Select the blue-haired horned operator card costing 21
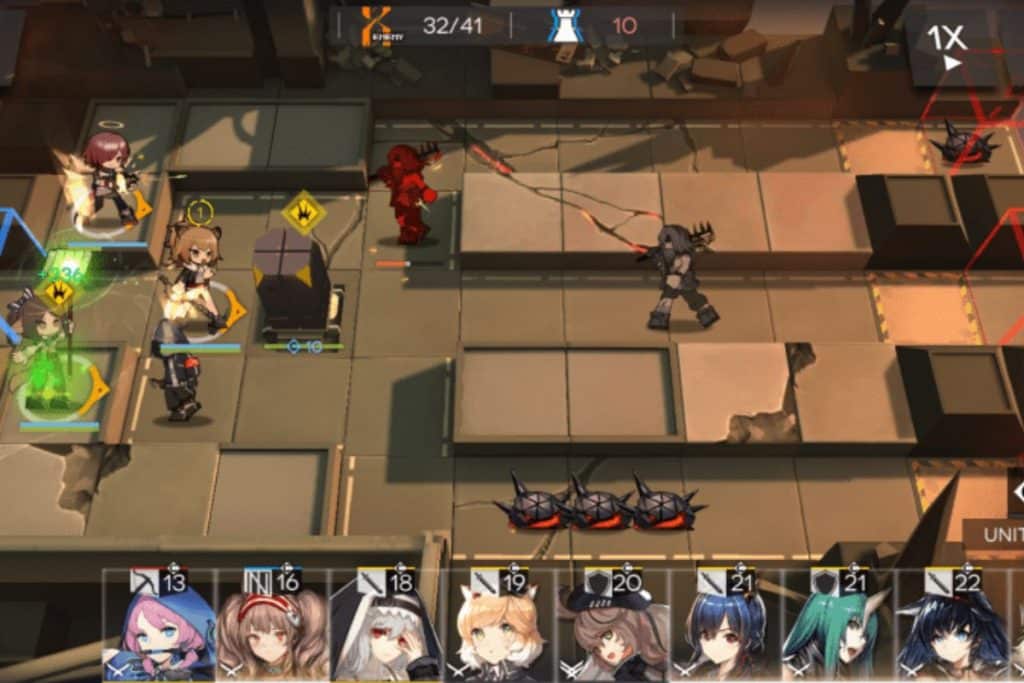Screen dimensions: 1024x683 pos(725,627)
